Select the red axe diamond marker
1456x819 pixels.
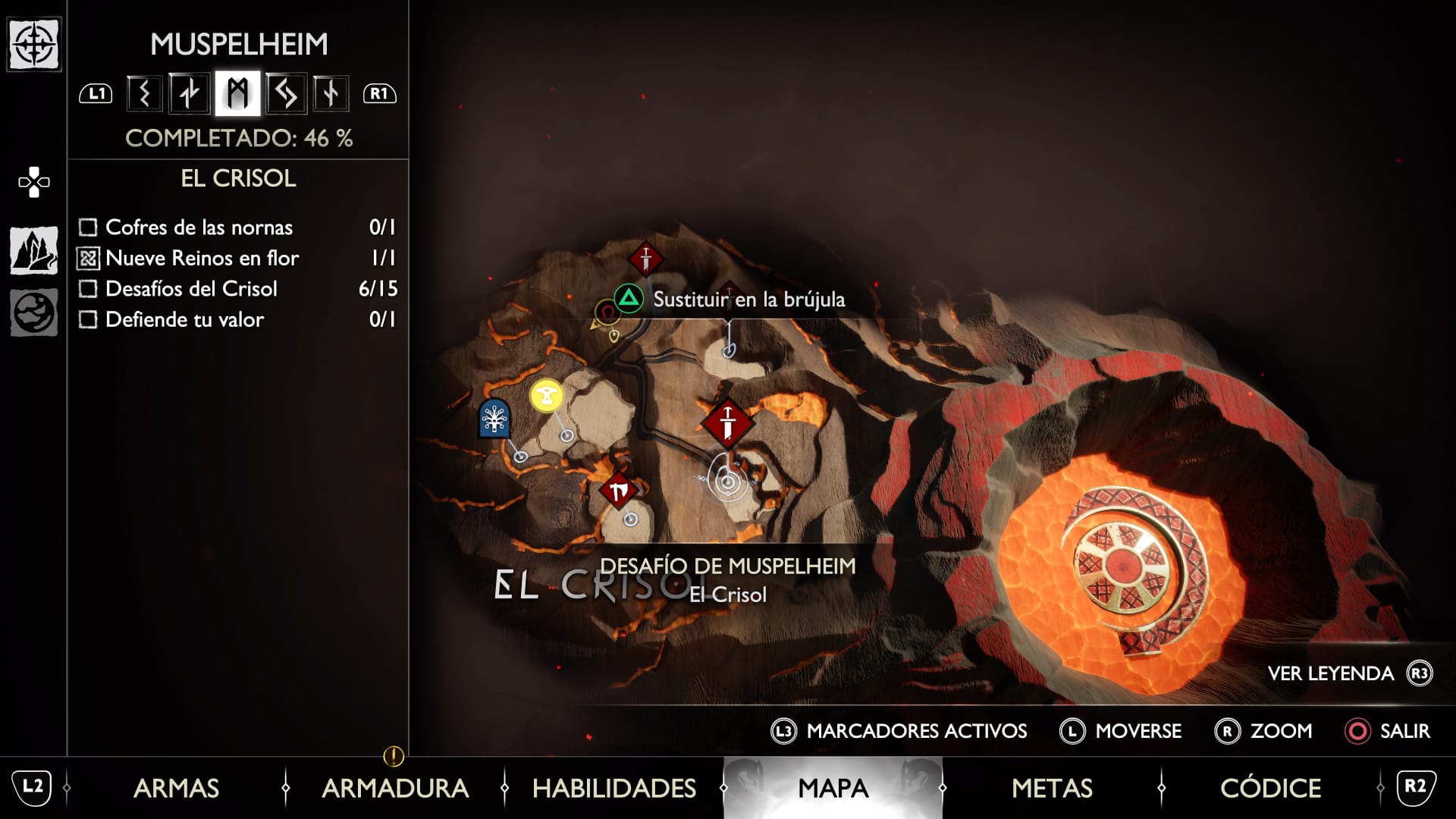tap(618, 491)
